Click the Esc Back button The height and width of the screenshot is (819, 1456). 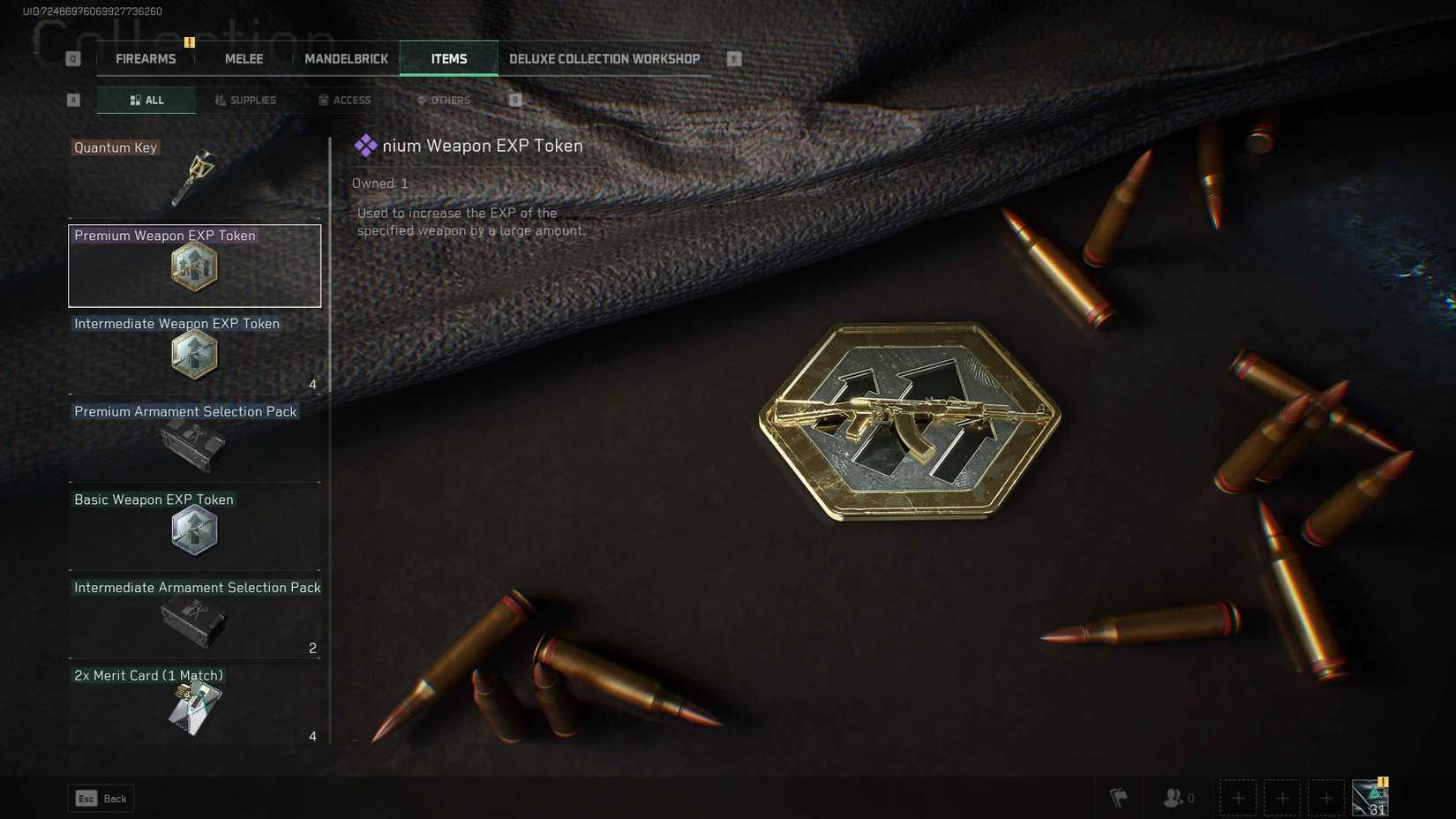coord(100,798)
